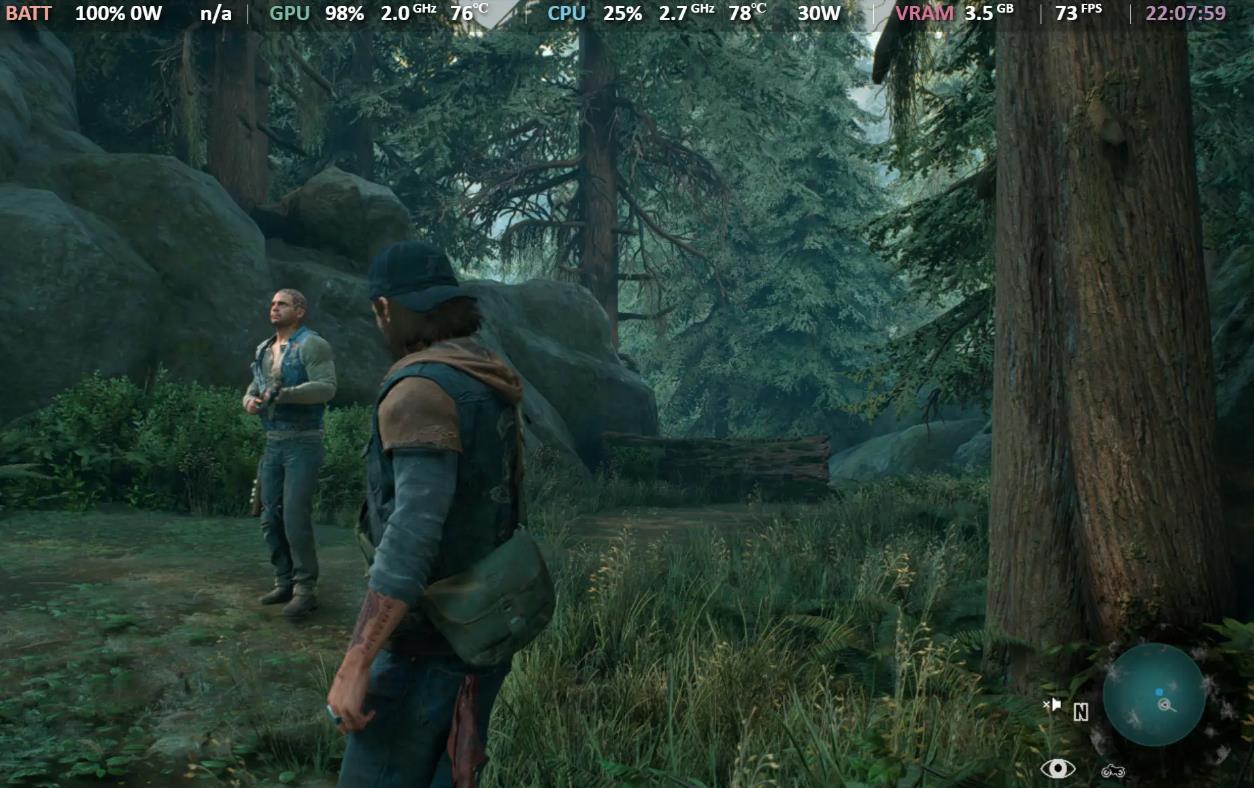Select the motorcycle icon
This screenshot has width=1254, height=788.
coord(1113,770)
